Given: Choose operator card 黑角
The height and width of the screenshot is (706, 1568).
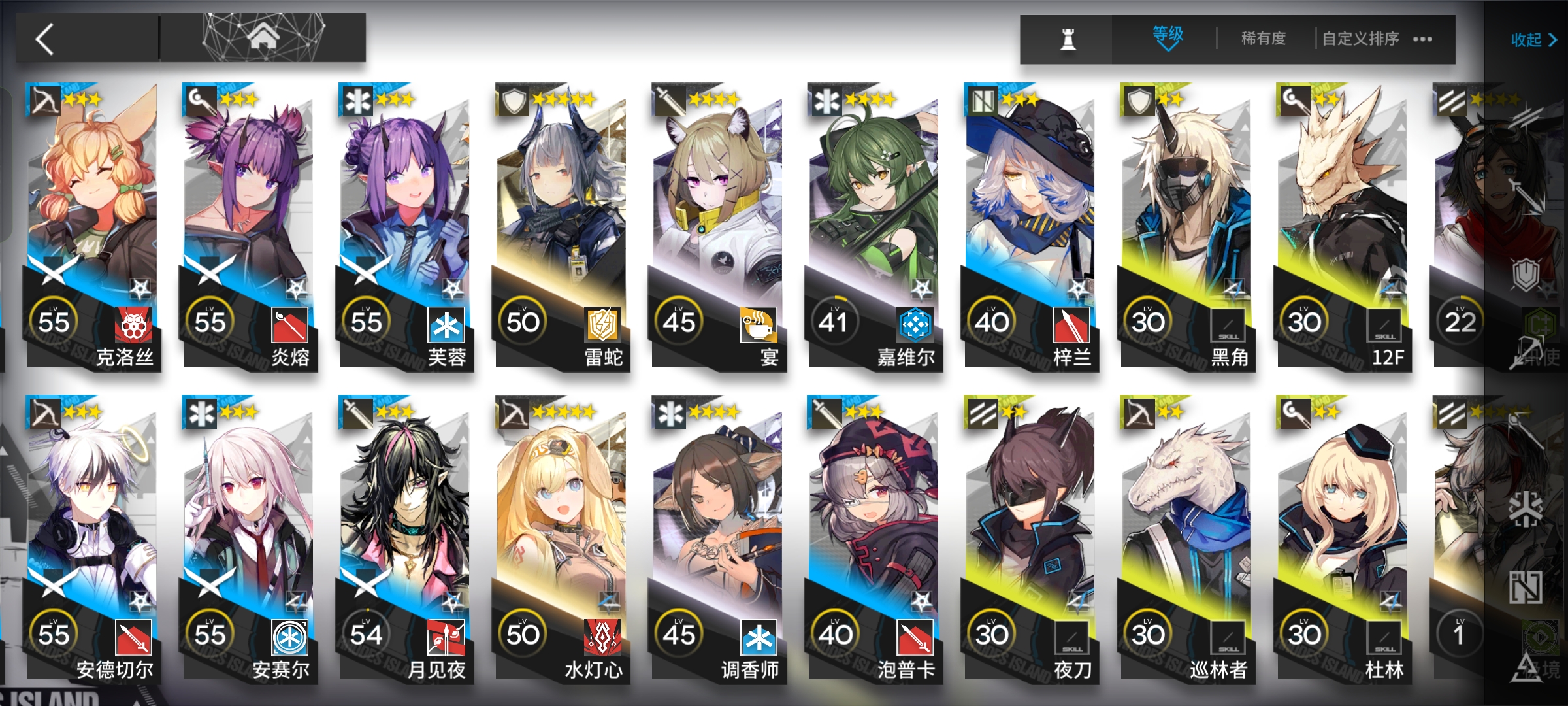Looking at the screenshot, I should 1186,226.
